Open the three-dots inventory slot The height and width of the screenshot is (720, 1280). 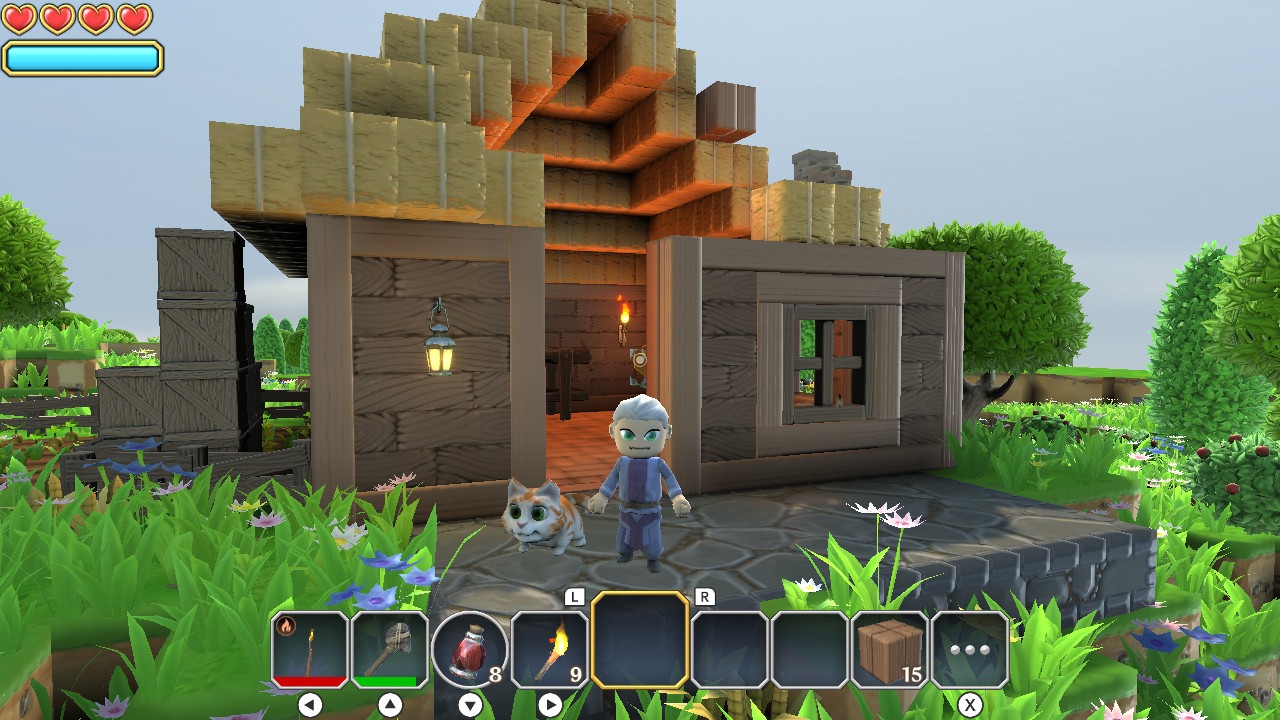pyautogui.click(x=970, y=649)
